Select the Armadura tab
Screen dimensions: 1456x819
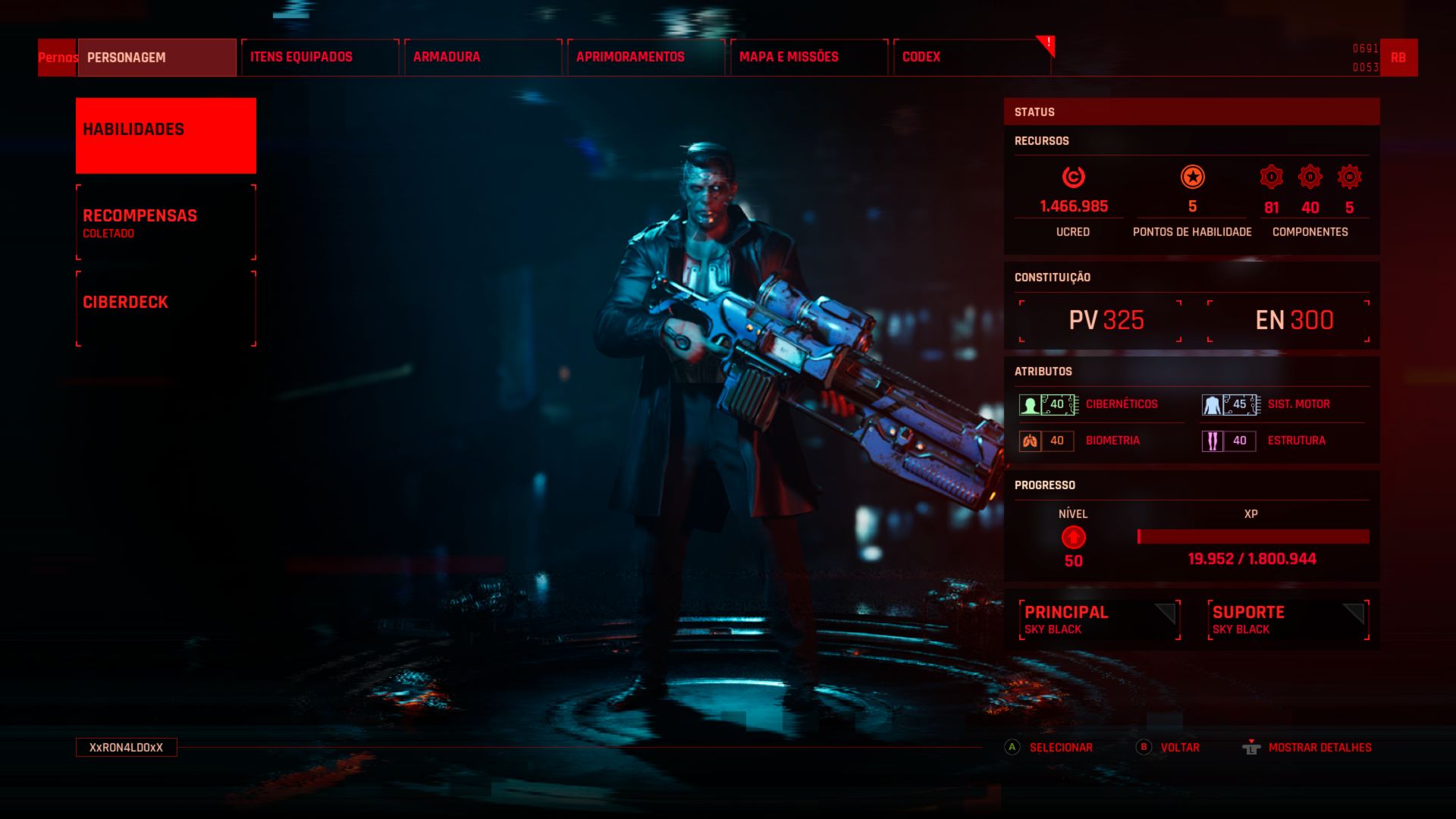(x=482, y=58)
